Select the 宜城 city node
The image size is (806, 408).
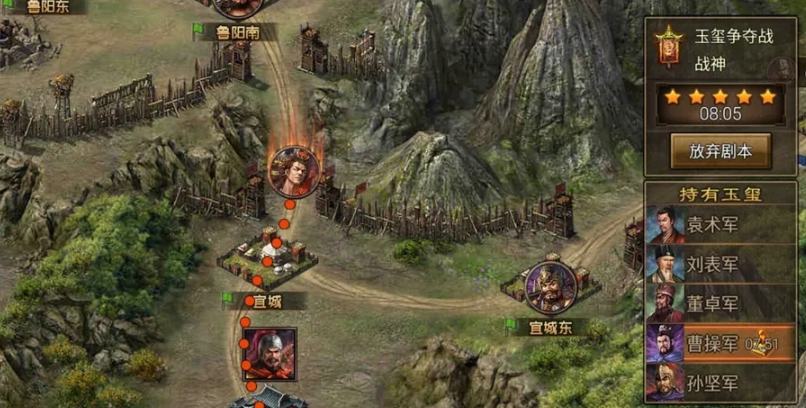[267, 262]
